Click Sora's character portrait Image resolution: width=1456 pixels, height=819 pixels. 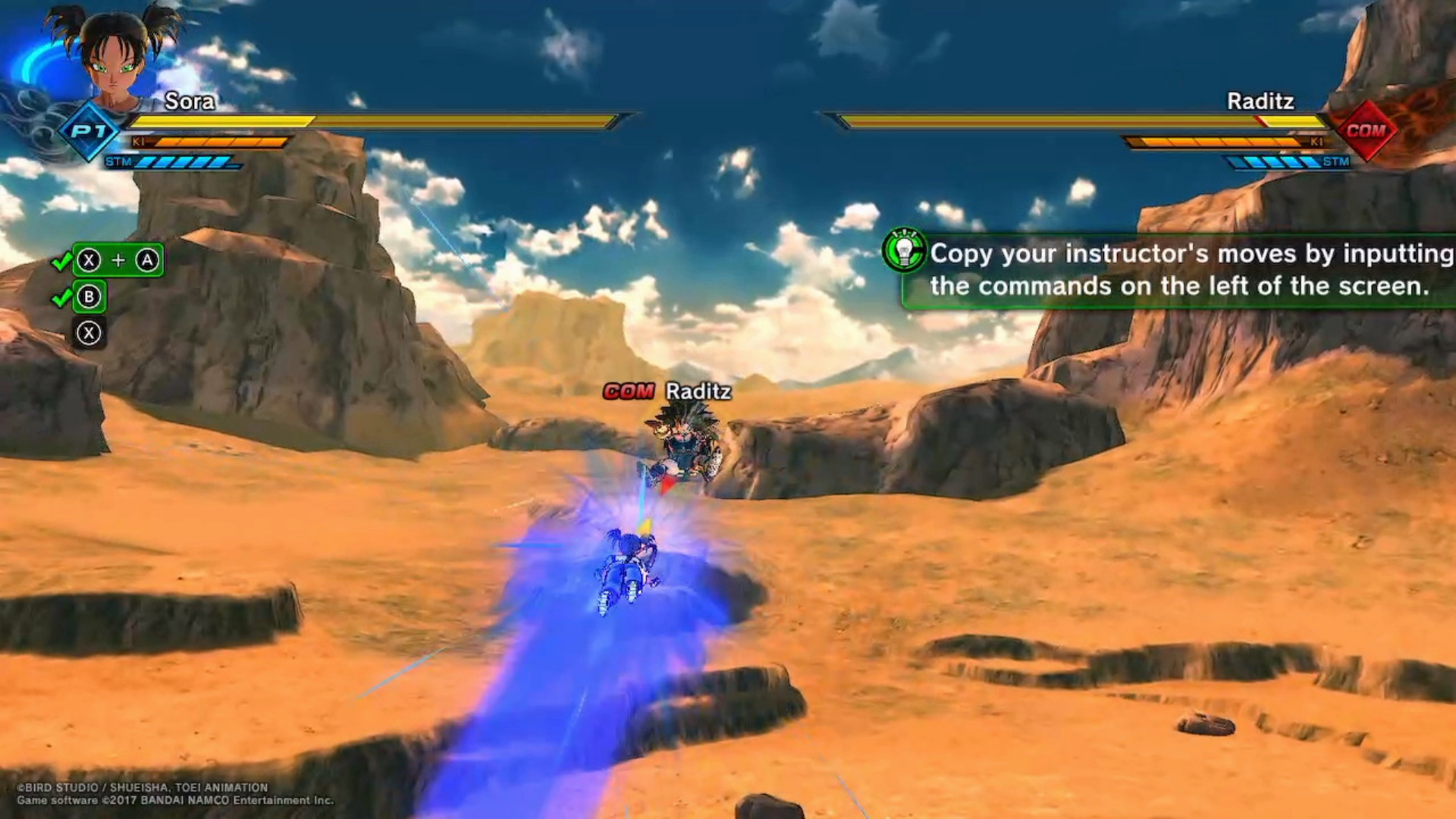(115, 57)
